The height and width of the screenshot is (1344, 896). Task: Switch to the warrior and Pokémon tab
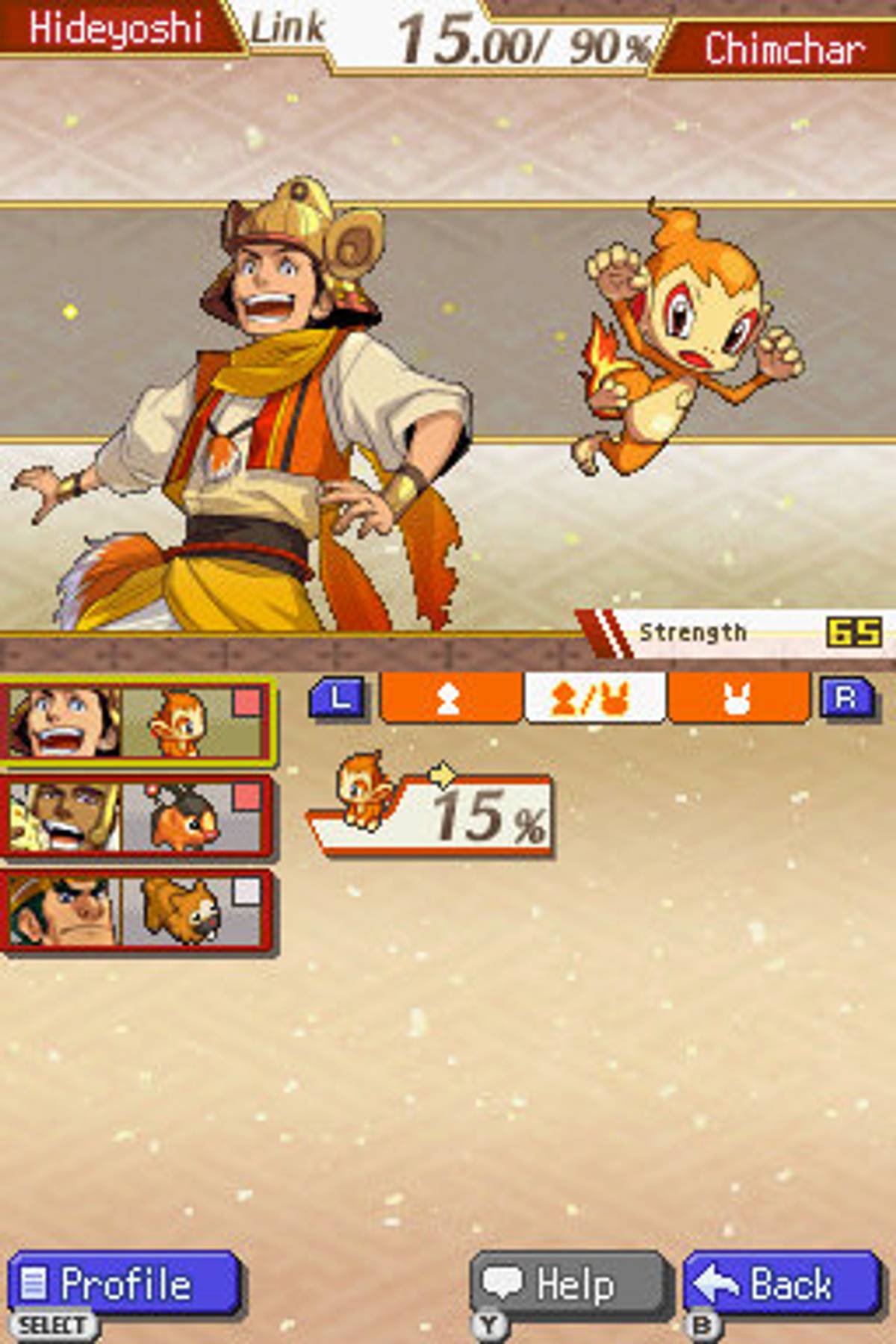[595, 698]
